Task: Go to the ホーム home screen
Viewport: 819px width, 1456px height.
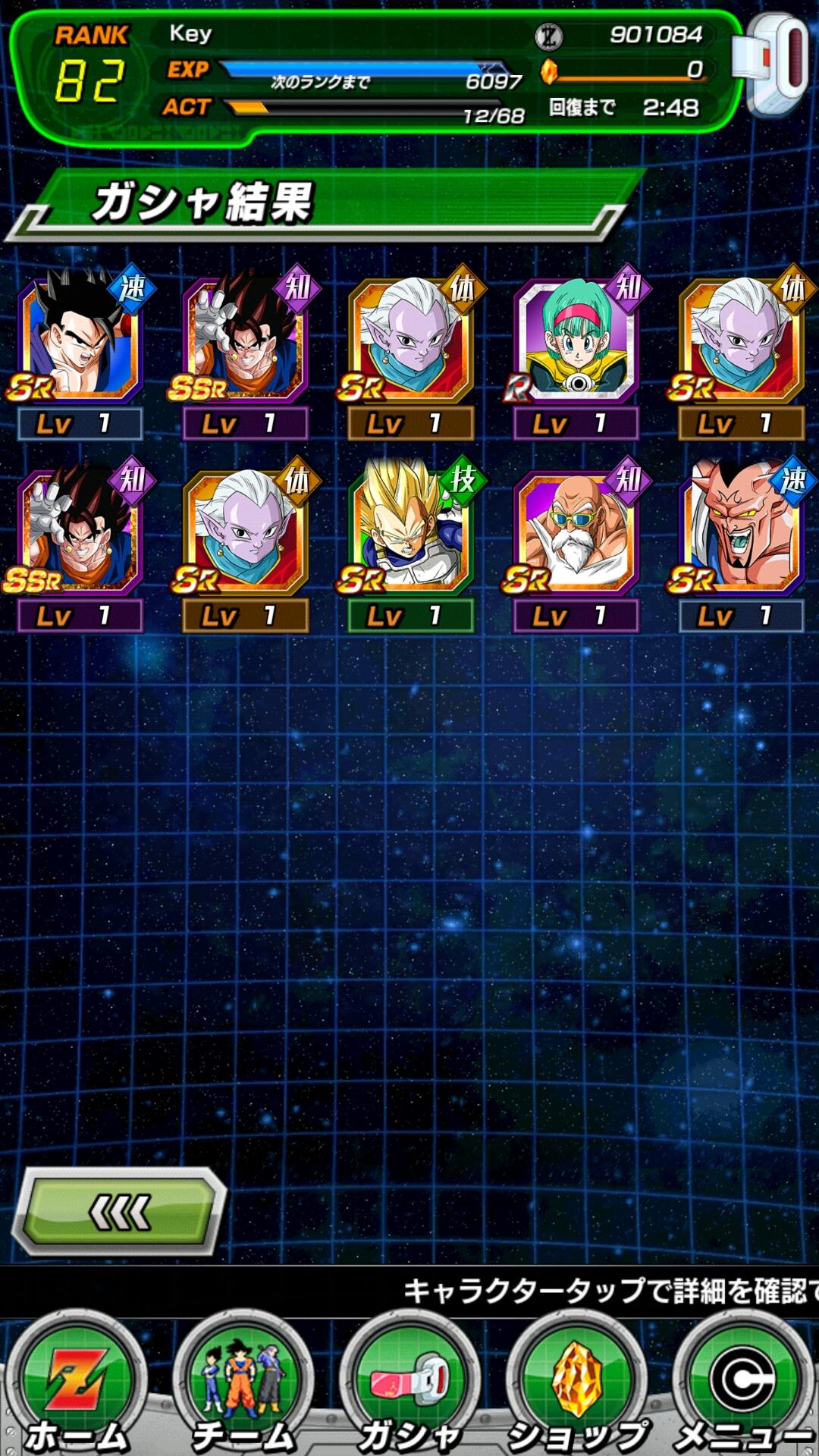Action: [x=76, y=1388]
